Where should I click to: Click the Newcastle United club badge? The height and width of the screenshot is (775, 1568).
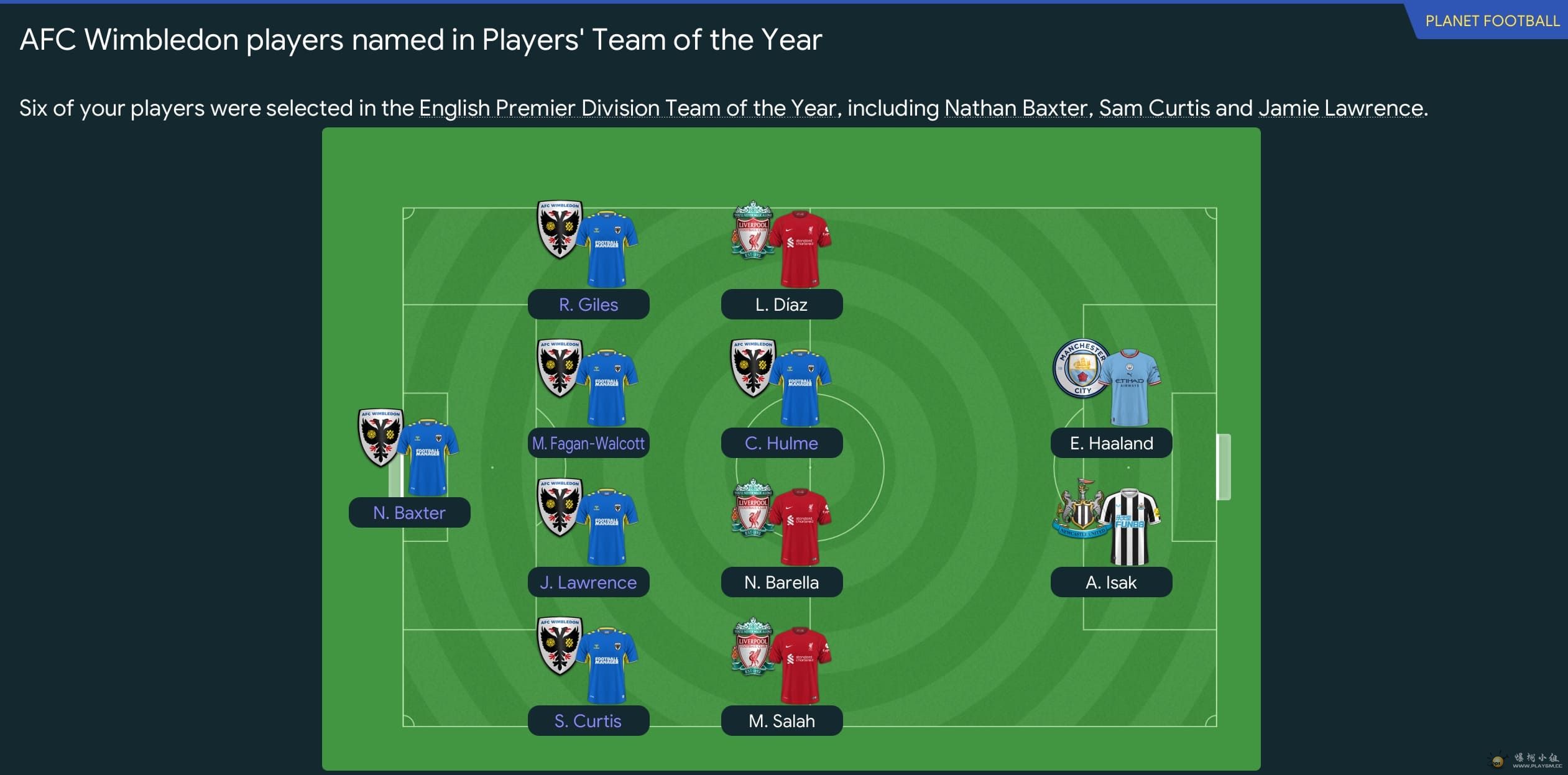1081,510
